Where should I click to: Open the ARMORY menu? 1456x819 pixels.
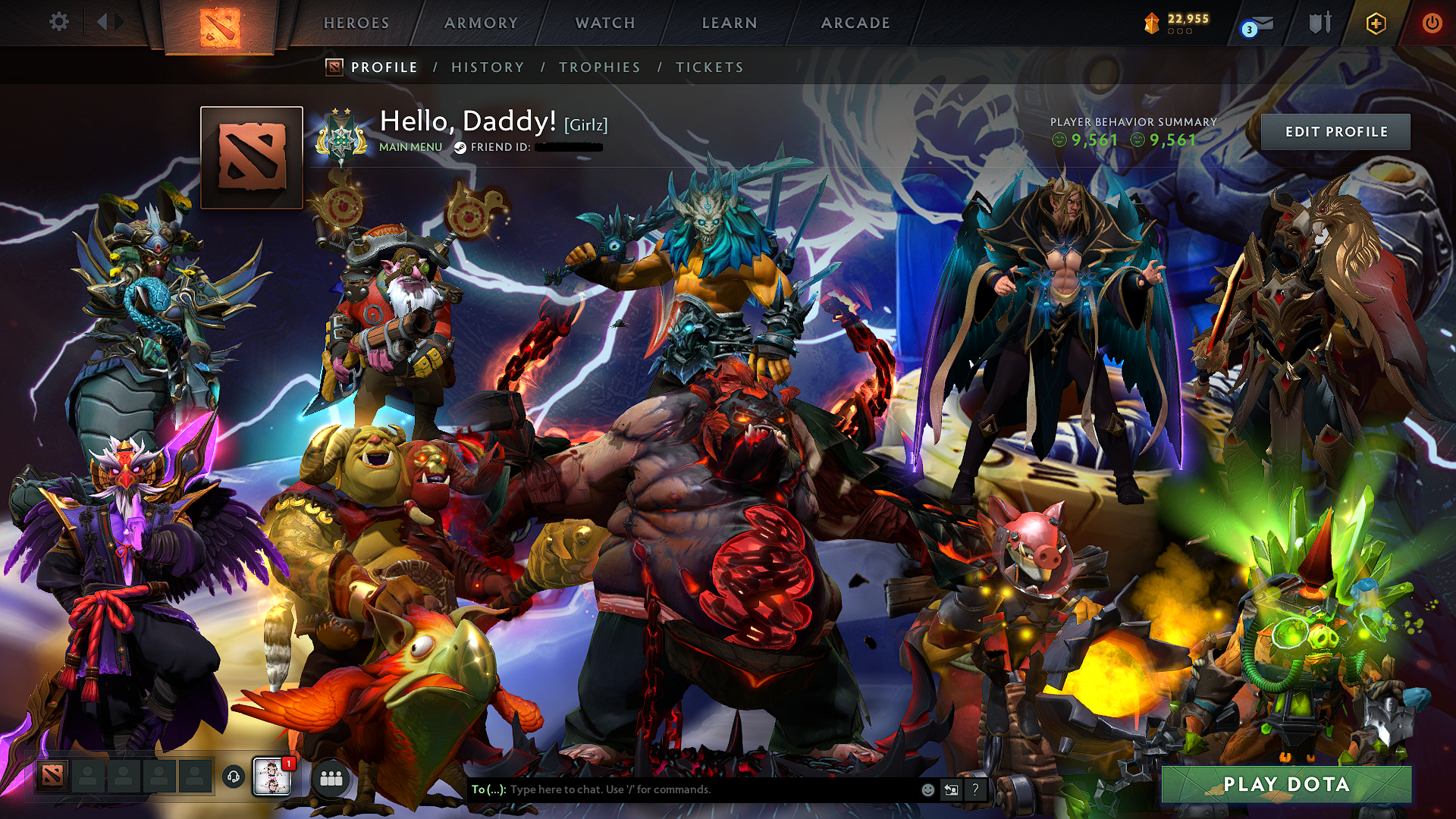tap(480, 23)
